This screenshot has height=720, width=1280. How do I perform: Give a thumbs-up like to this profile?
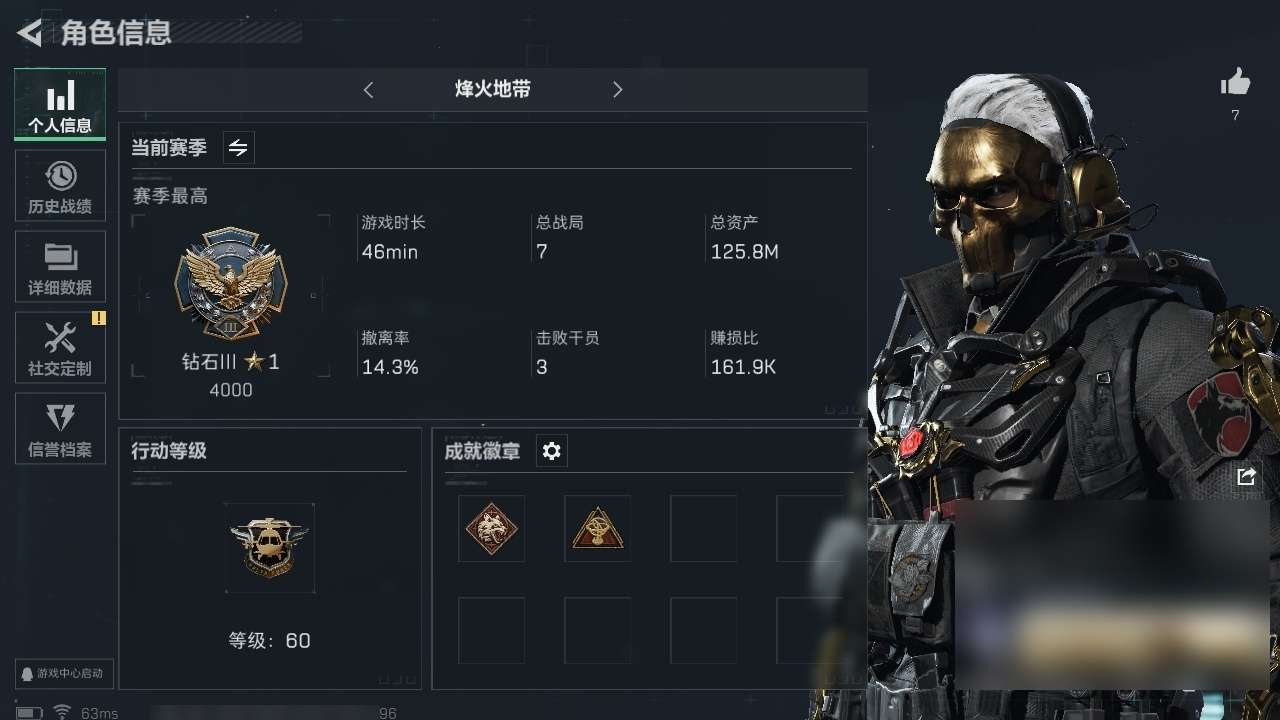tap(1235, 84)
